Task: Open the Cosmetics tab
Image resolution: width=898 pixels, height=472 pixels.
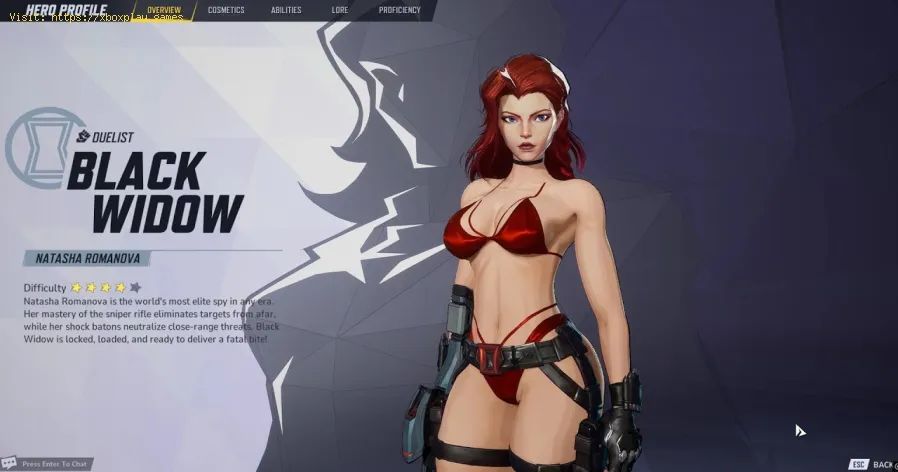Action: click(226, 10)
